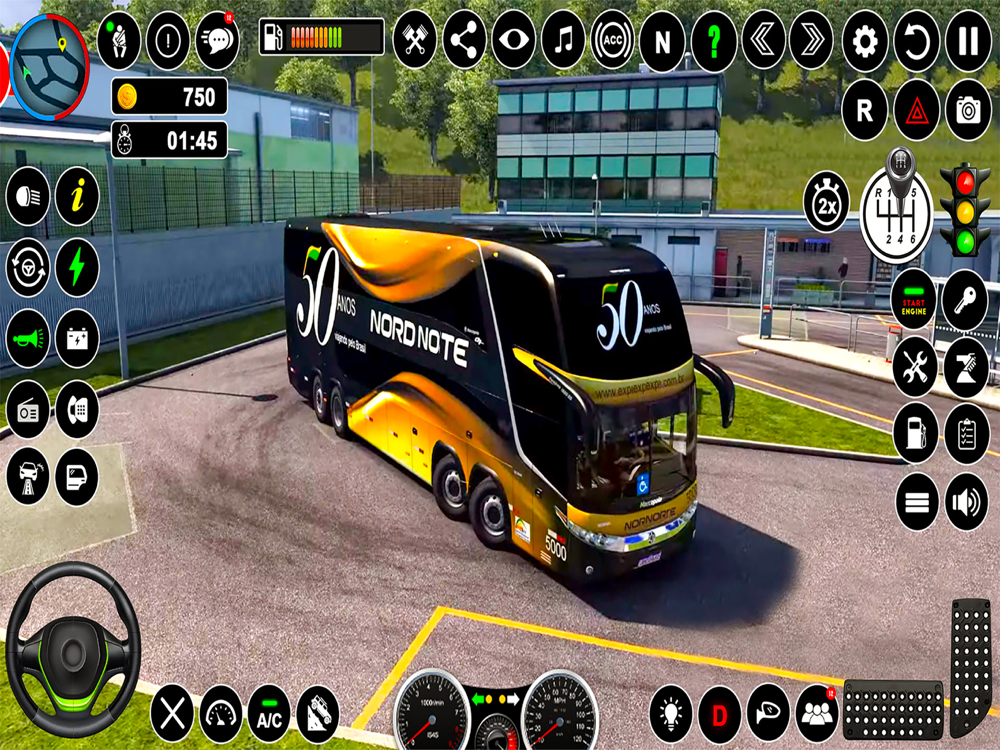1000x750 pixels.
Task: Activate the ACC cruise control
Action: coord(613,40)
